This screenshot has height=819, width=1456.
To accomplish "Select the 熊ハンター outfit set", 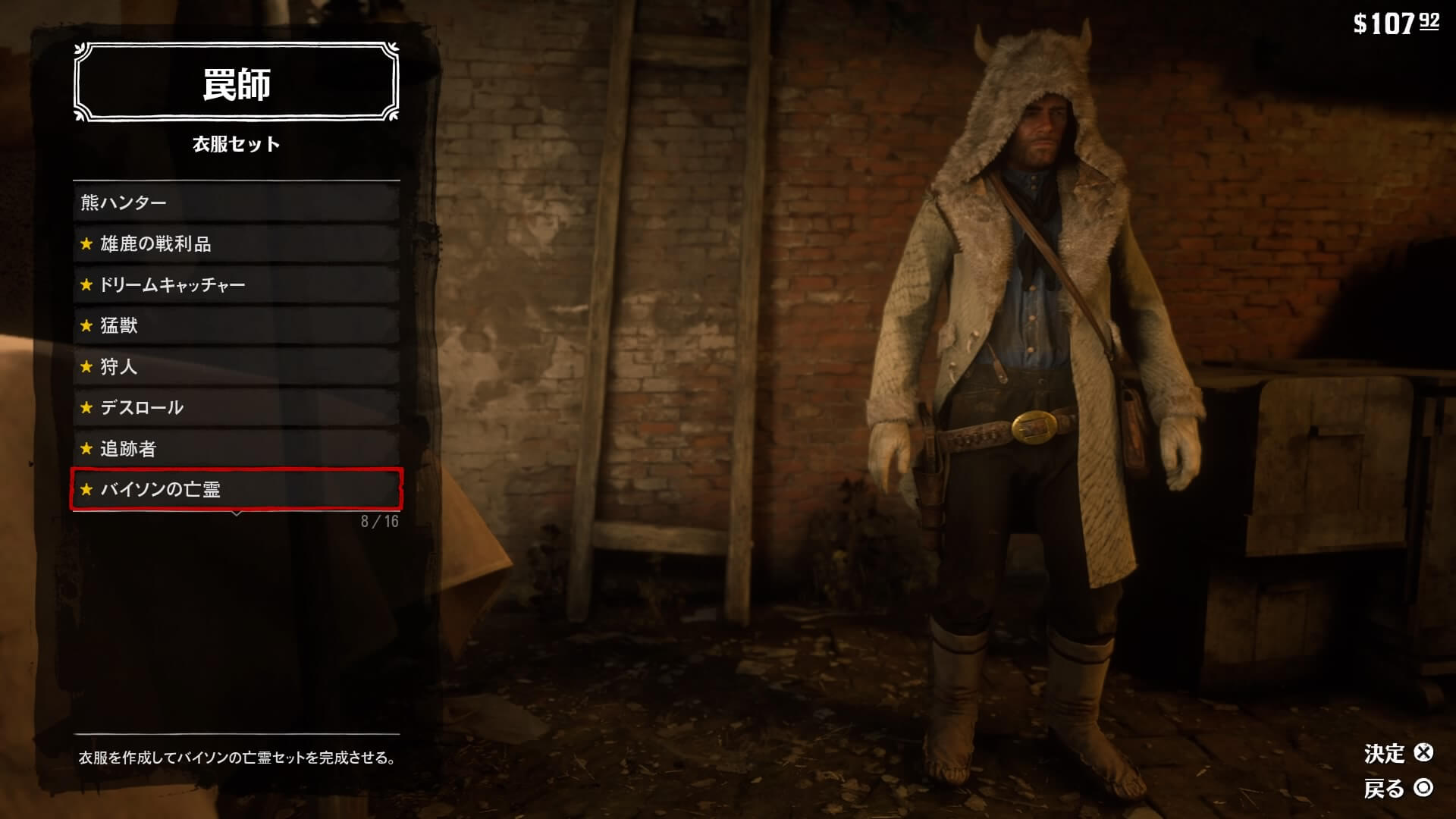I will point(236,202).
